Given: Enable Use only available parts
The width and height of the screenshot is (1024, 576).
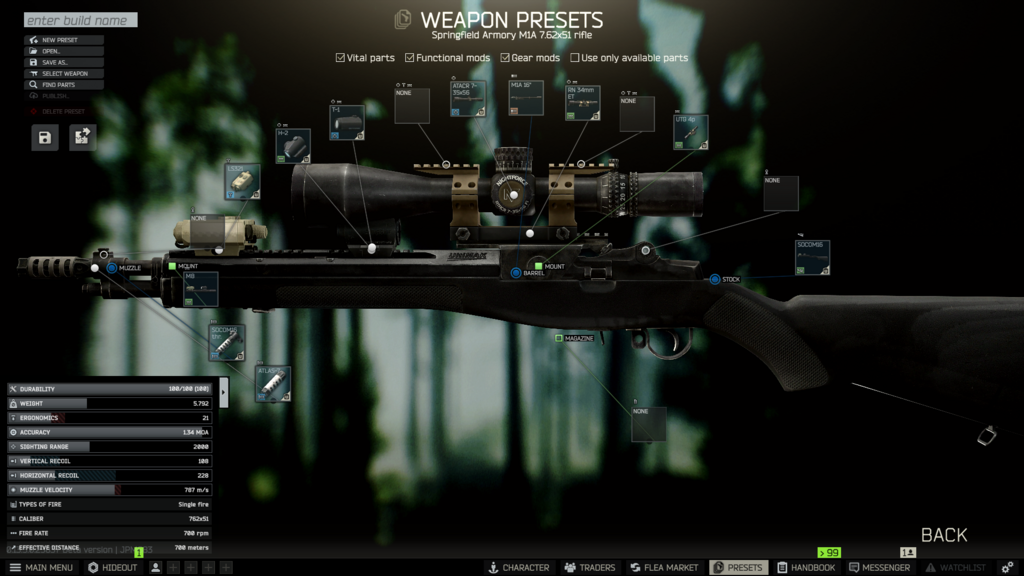Looking at the screenshot, I should click(575, 58).
